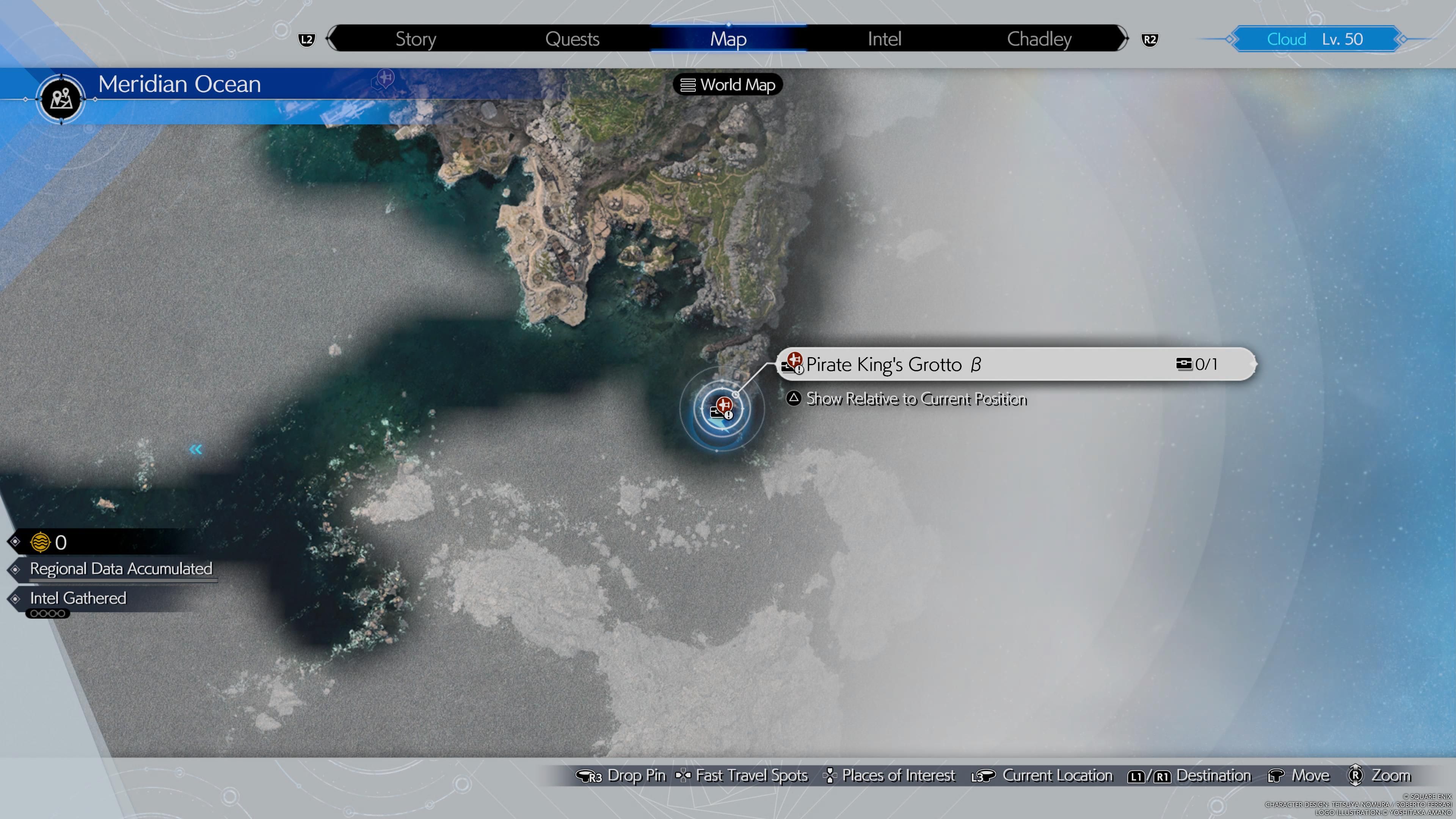Select the Map tab
The image size is (1456, 819).
[x=728, y=39]
